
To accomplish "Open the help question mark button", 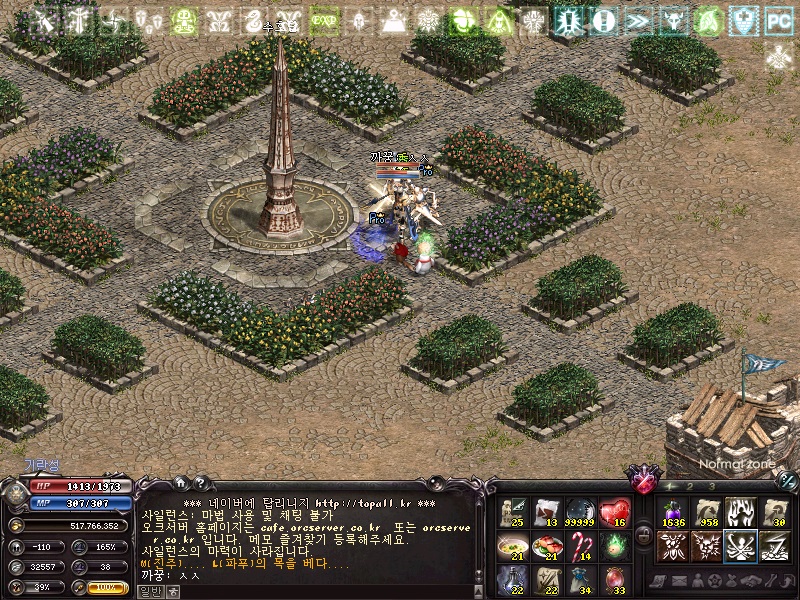I will click(x=200, y=482).
